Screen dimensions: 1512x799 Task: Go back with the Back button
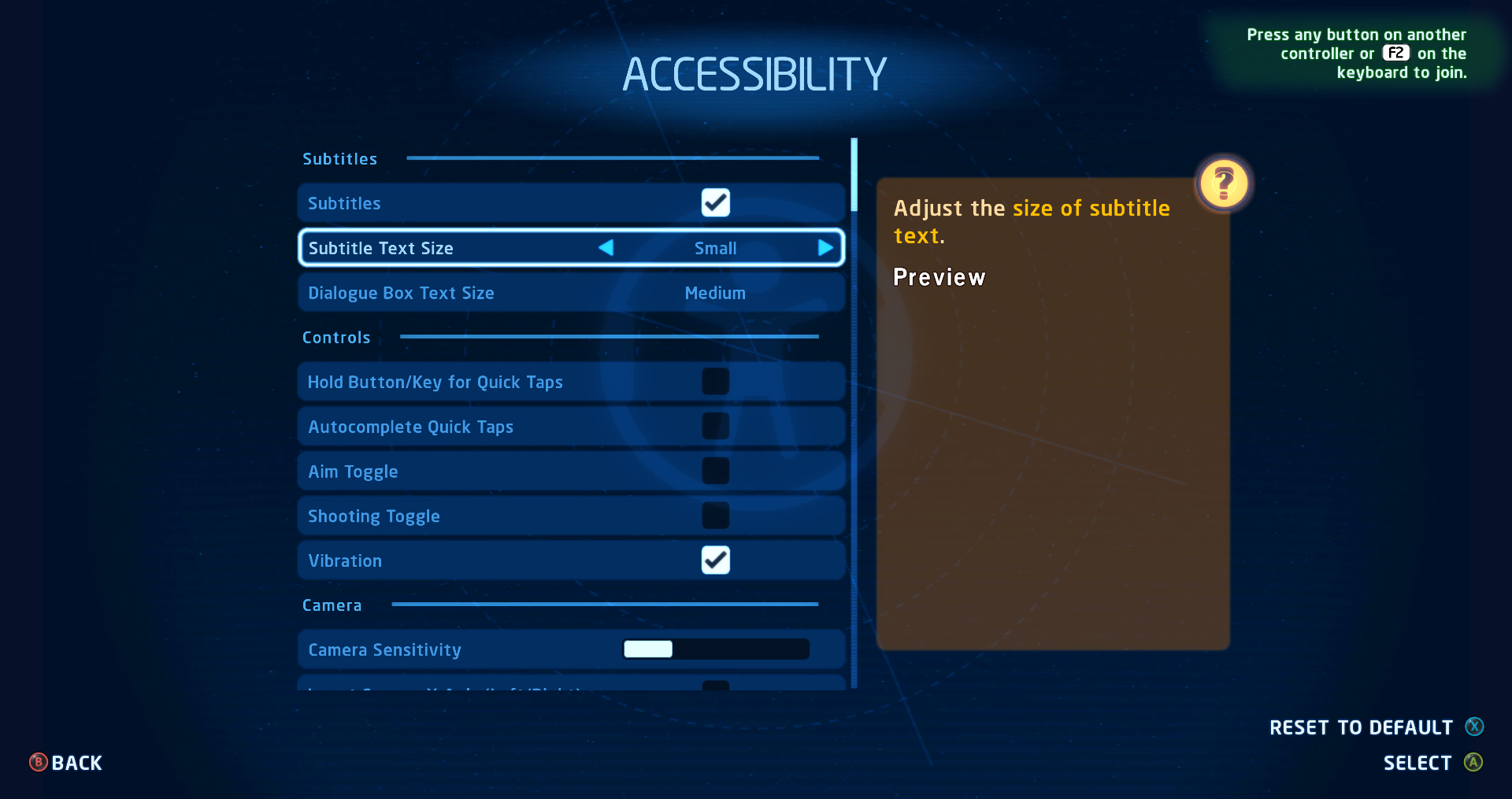click(66, 763)
